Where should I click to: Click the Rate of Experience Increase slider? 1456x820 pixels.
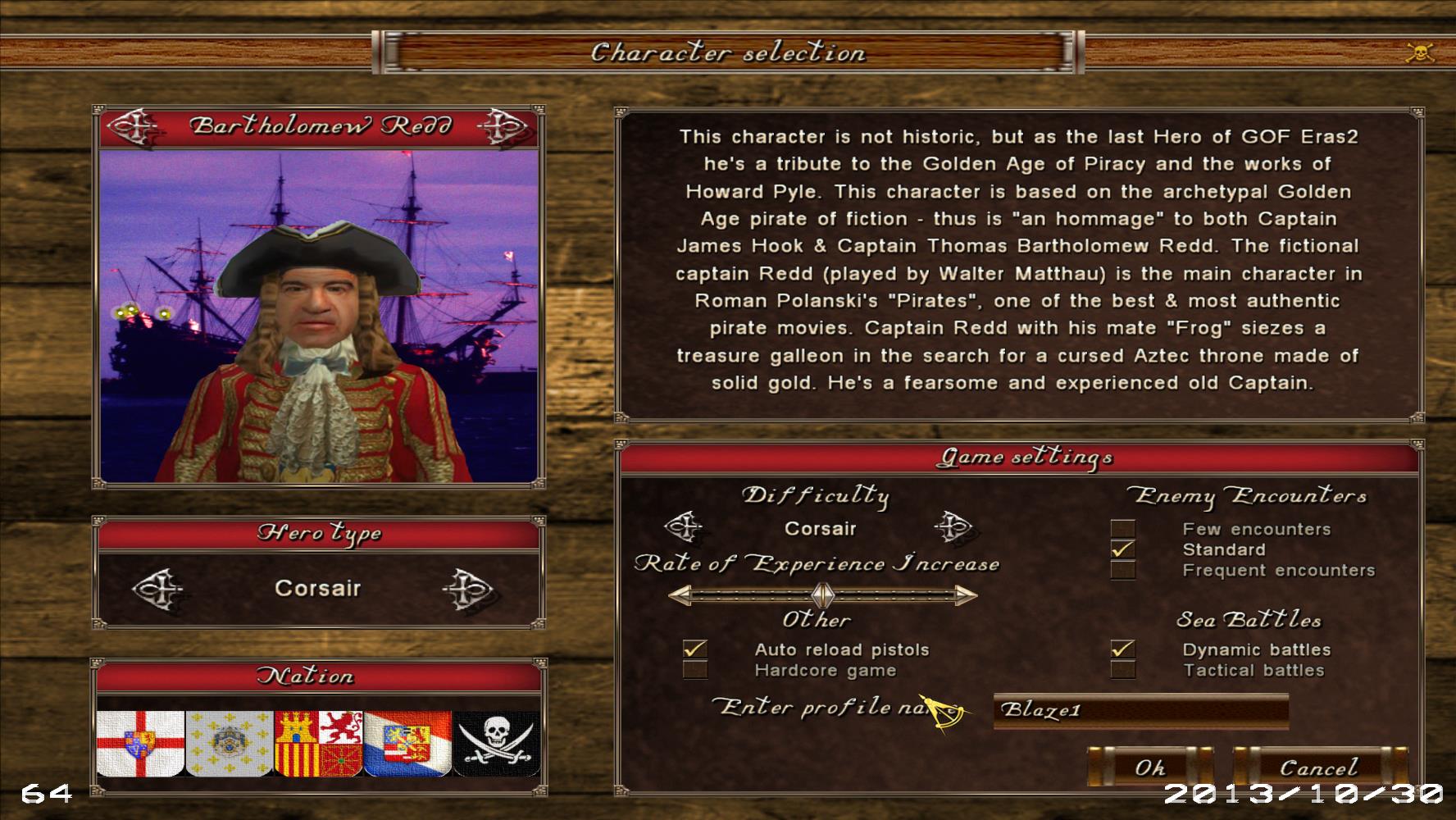click(822, 594)
